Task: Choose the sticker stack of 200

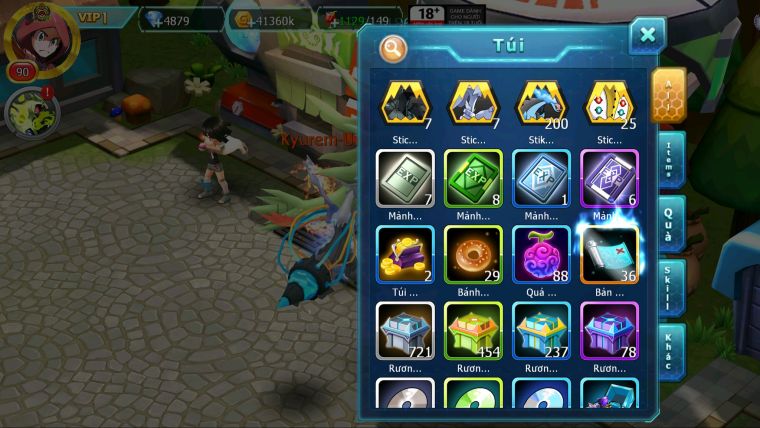Action: (x=541, y=103)
